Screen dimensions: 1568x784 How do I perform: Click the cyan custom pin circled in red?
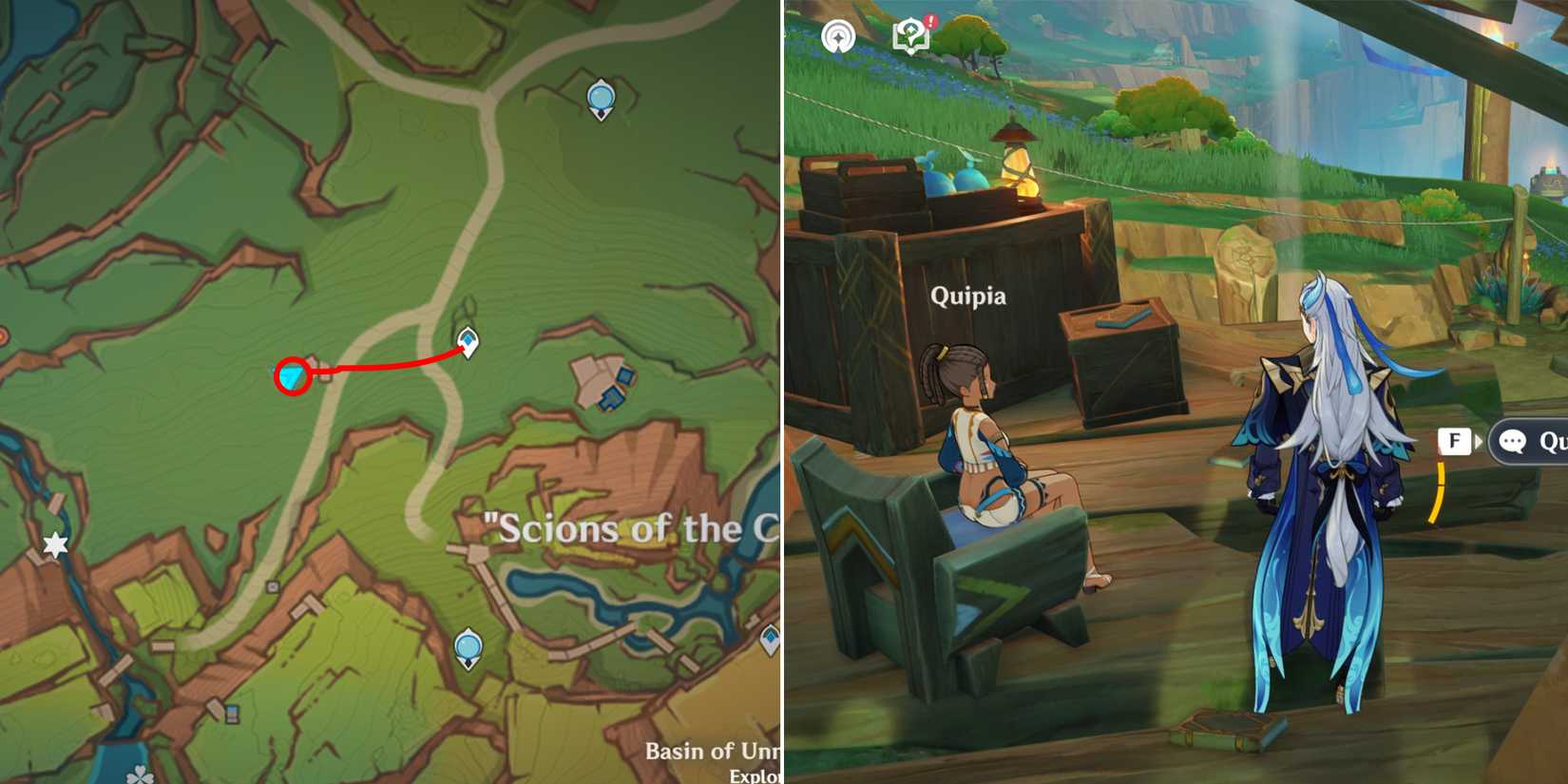tap(292, 377)
